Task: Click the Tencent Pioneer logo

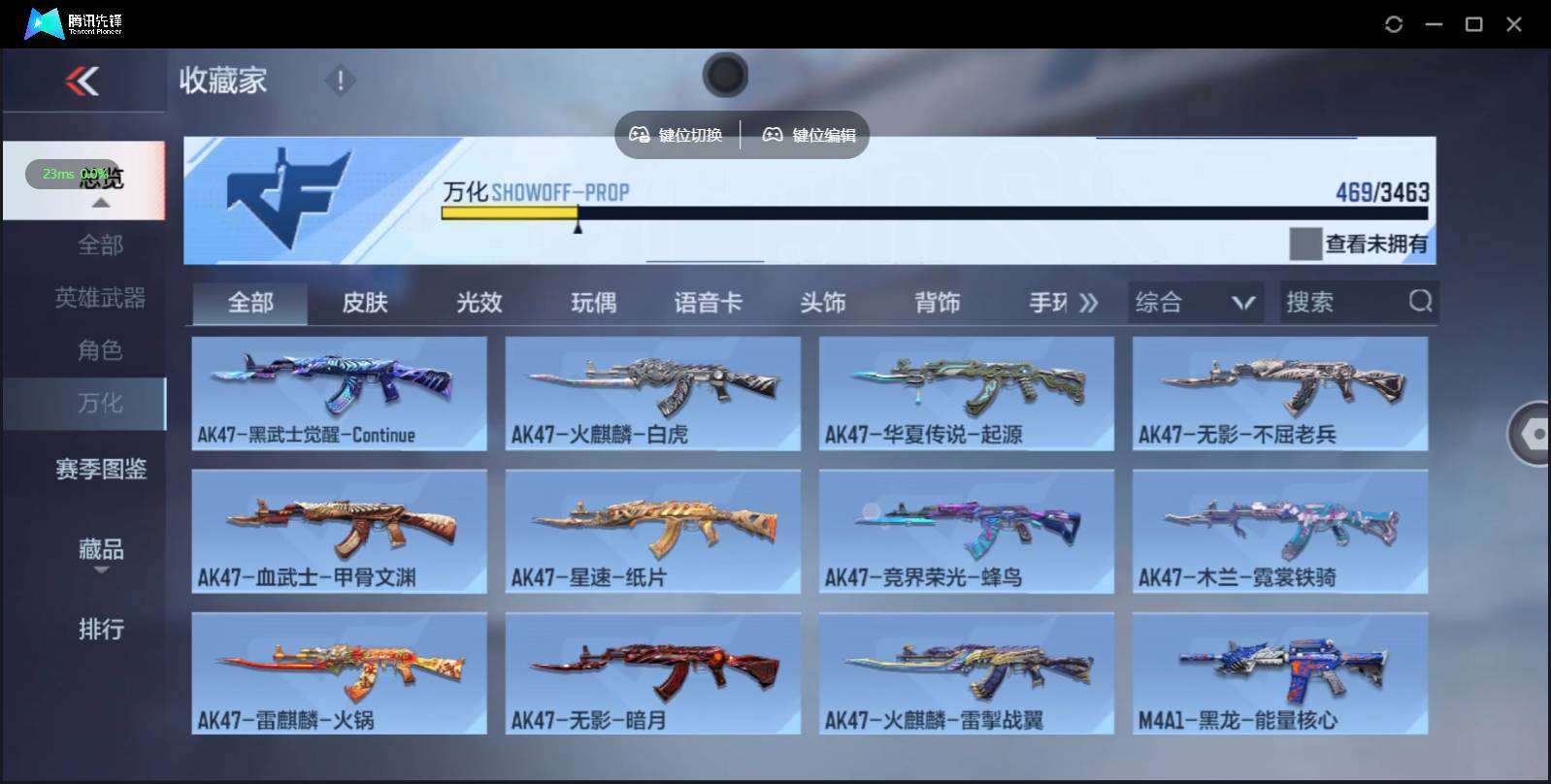Action: click(47, 23)
